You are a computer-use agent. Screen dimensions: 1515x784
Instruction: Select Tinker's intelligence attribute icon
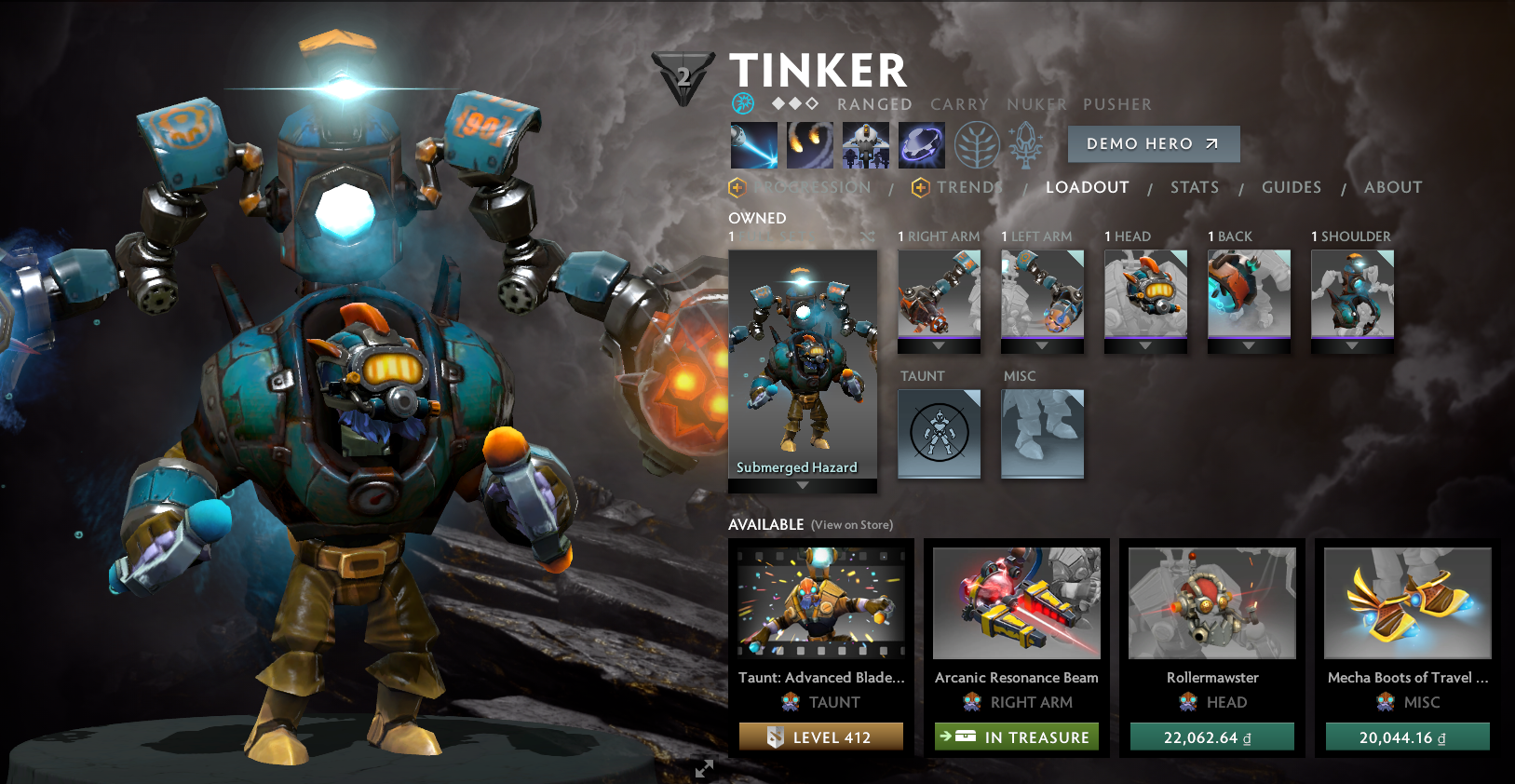click(x=742, y=103)
